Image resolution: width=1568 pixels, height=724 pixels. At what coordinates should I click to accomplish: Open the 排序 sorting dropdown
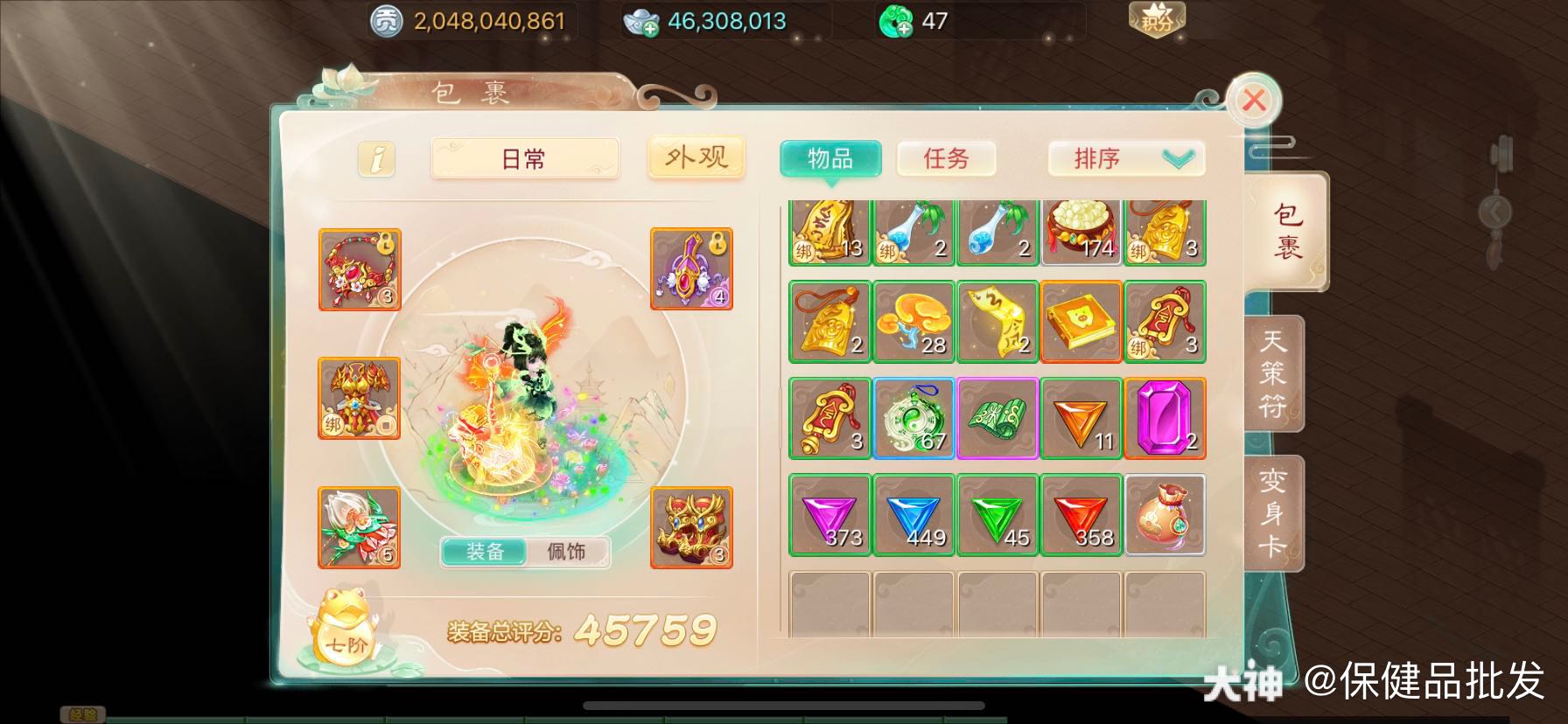click(1125, 158)
